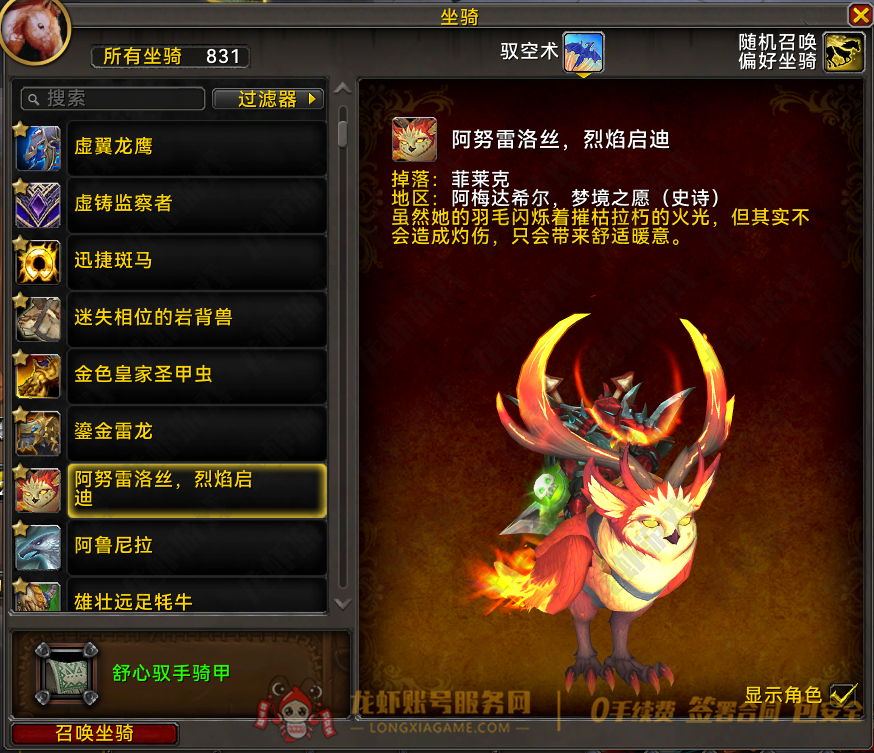Image resolution: width=874 pixels, height=753 pixels.
Task: Click the 阿努雷洛丝 mount icon in detail panel
Action: 412,140
